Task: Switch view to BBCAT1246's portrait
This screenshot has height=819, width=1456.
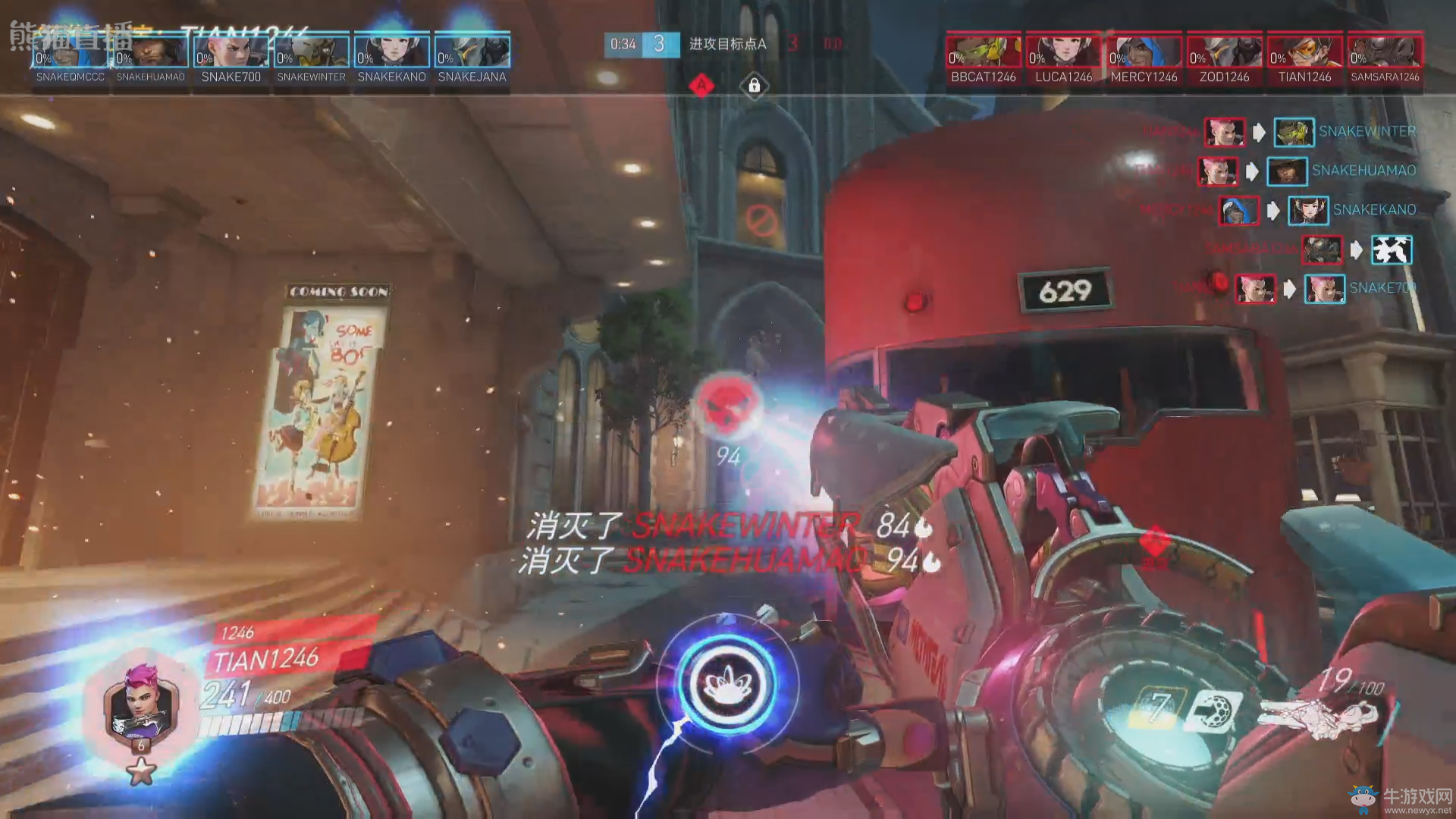Action: tap(984, 51)
